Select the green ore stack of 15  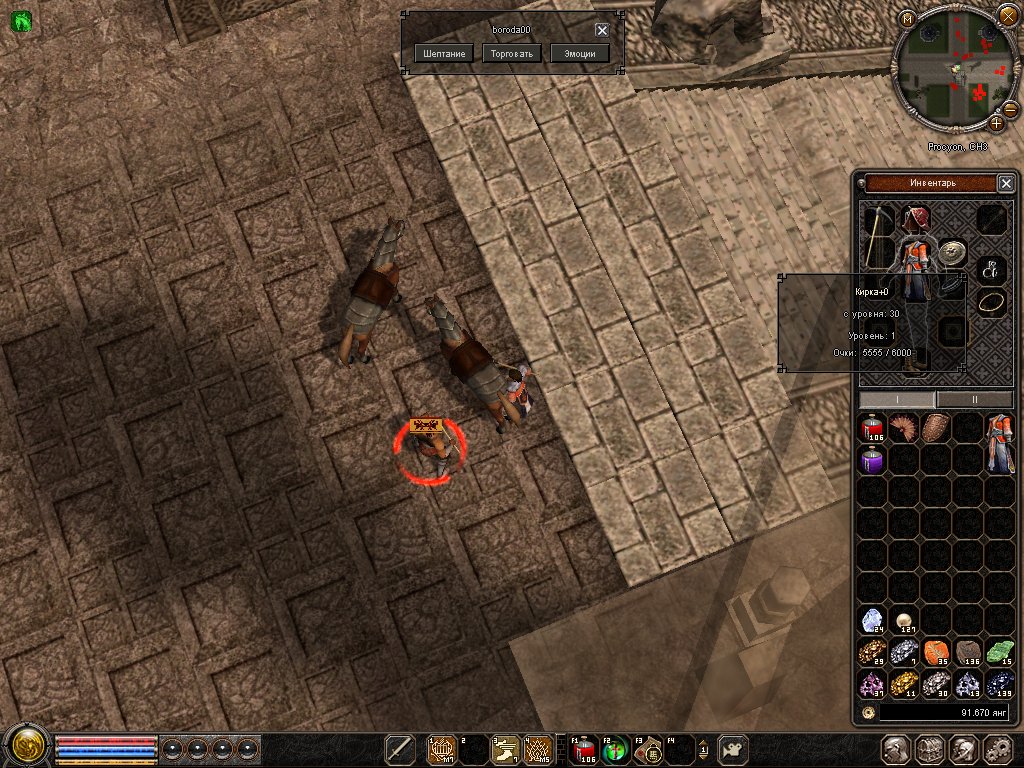click(1000, 653)
